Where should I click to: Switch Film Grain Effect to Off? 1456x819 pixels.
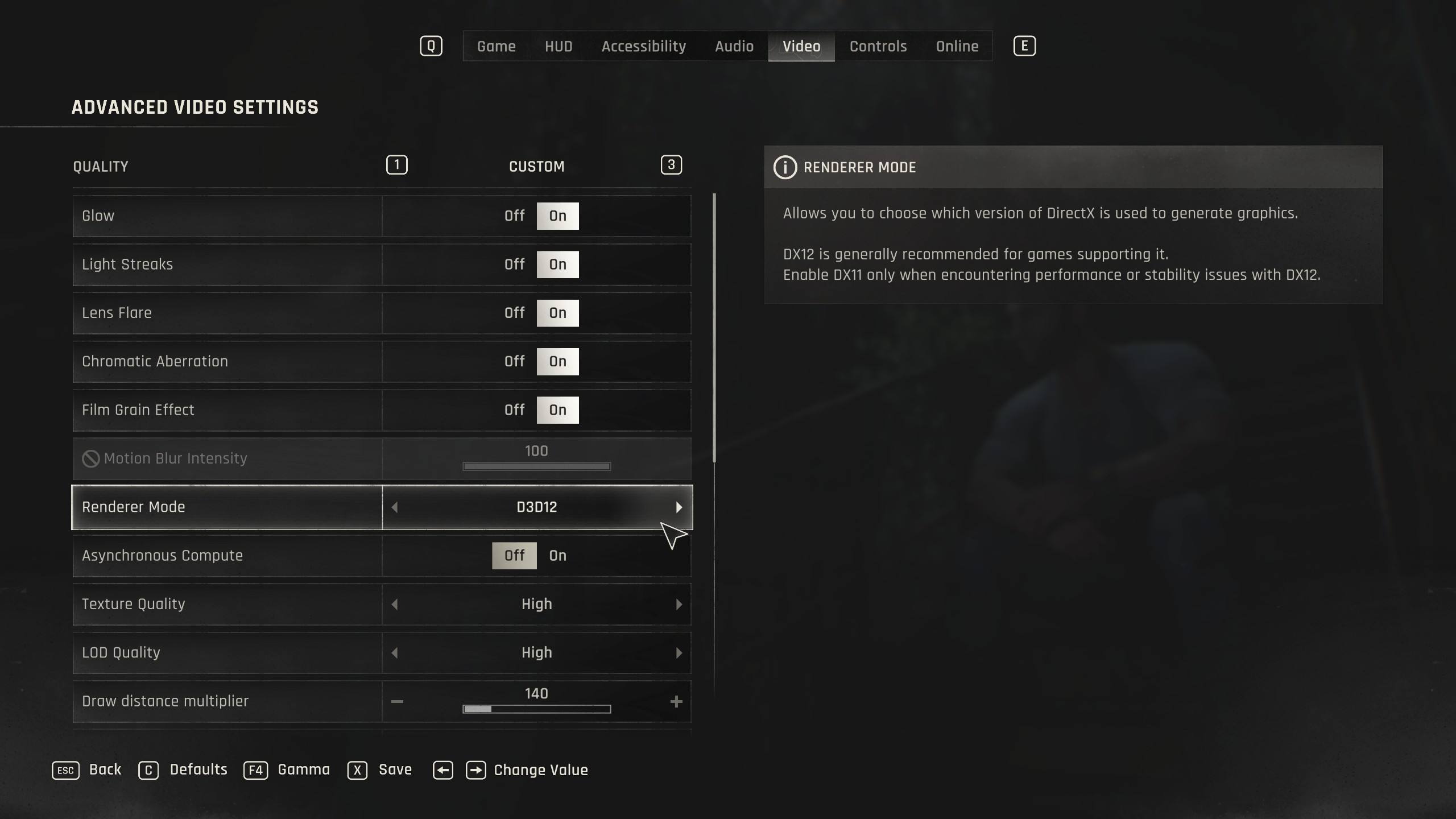[514, 410]
